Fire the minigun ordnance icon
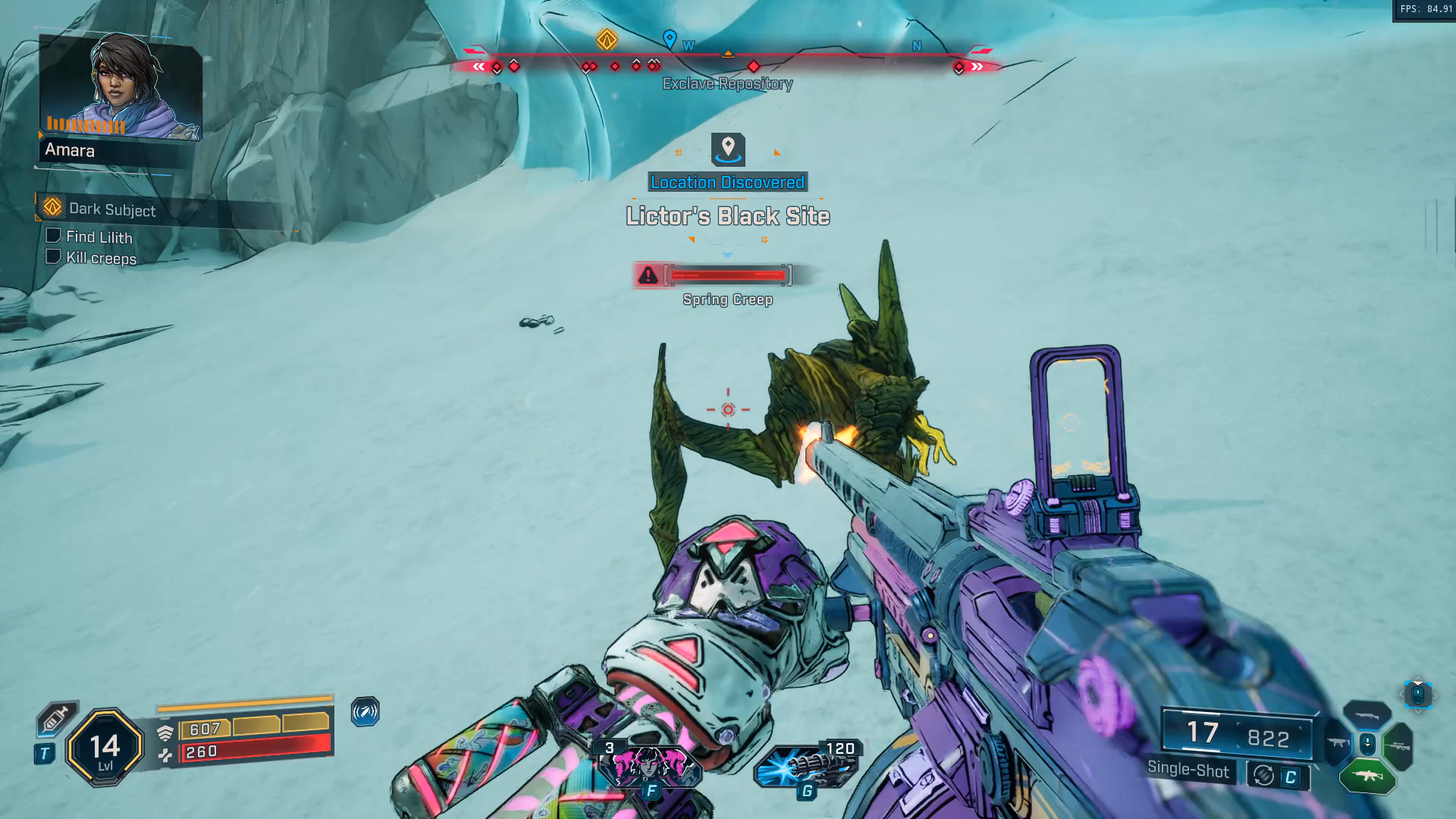1456x819 pixels. [x=807, y=766]
